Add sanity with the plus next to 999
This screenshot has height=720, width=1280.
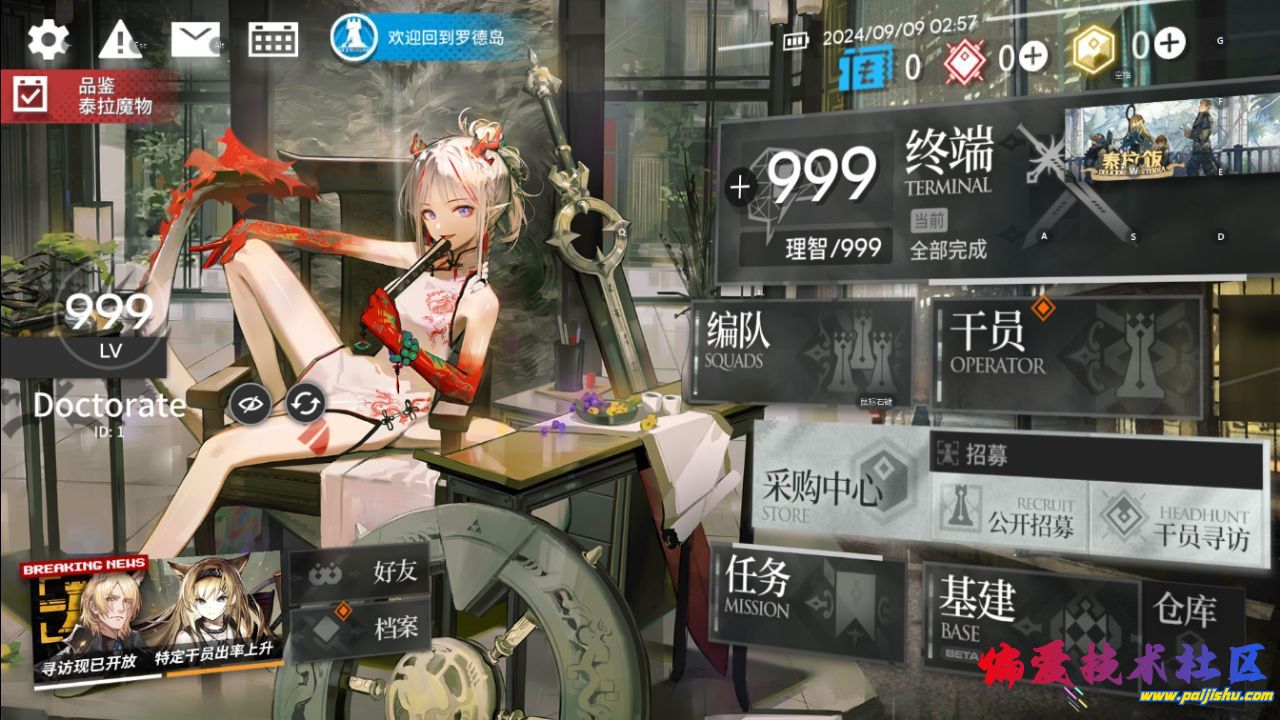(x=740, y=187)
